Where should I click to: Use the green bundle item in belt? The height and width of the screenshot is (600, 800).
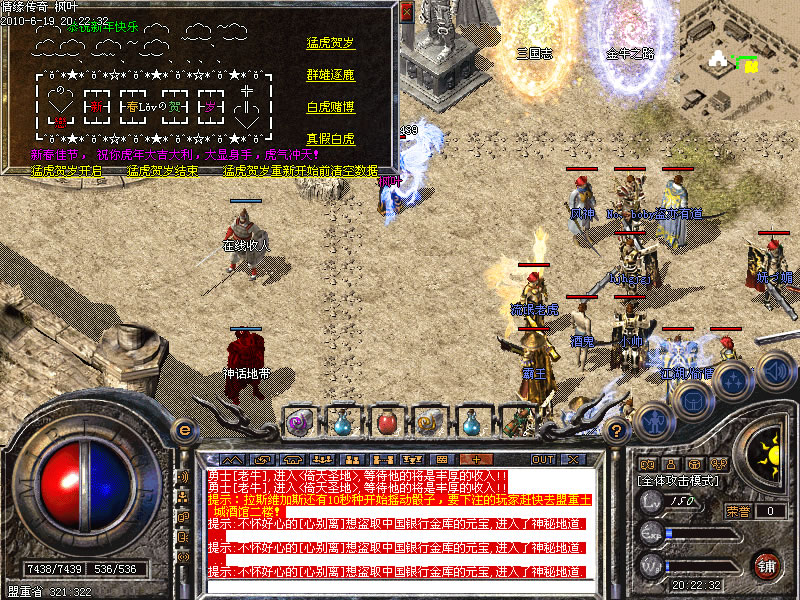tap(517, 421)
